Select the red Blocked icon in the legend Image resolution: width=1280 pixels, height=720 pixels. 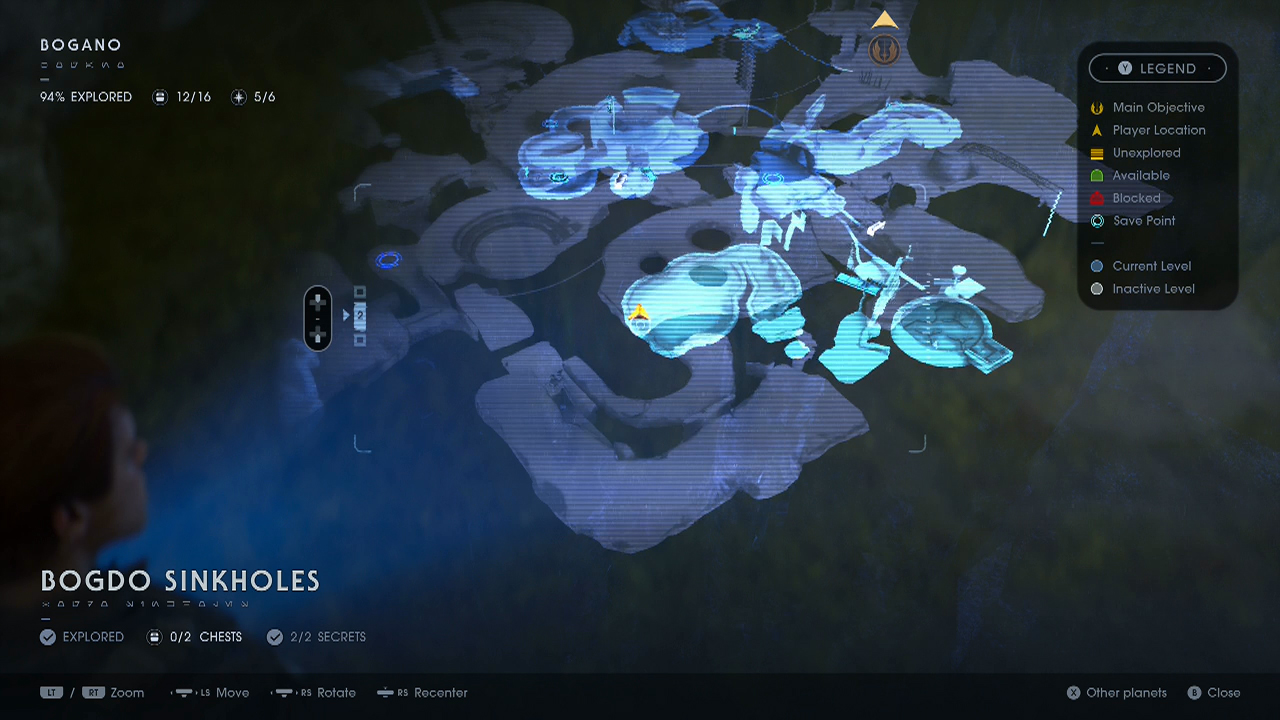pyautogui.click(x=1096, y=198)
